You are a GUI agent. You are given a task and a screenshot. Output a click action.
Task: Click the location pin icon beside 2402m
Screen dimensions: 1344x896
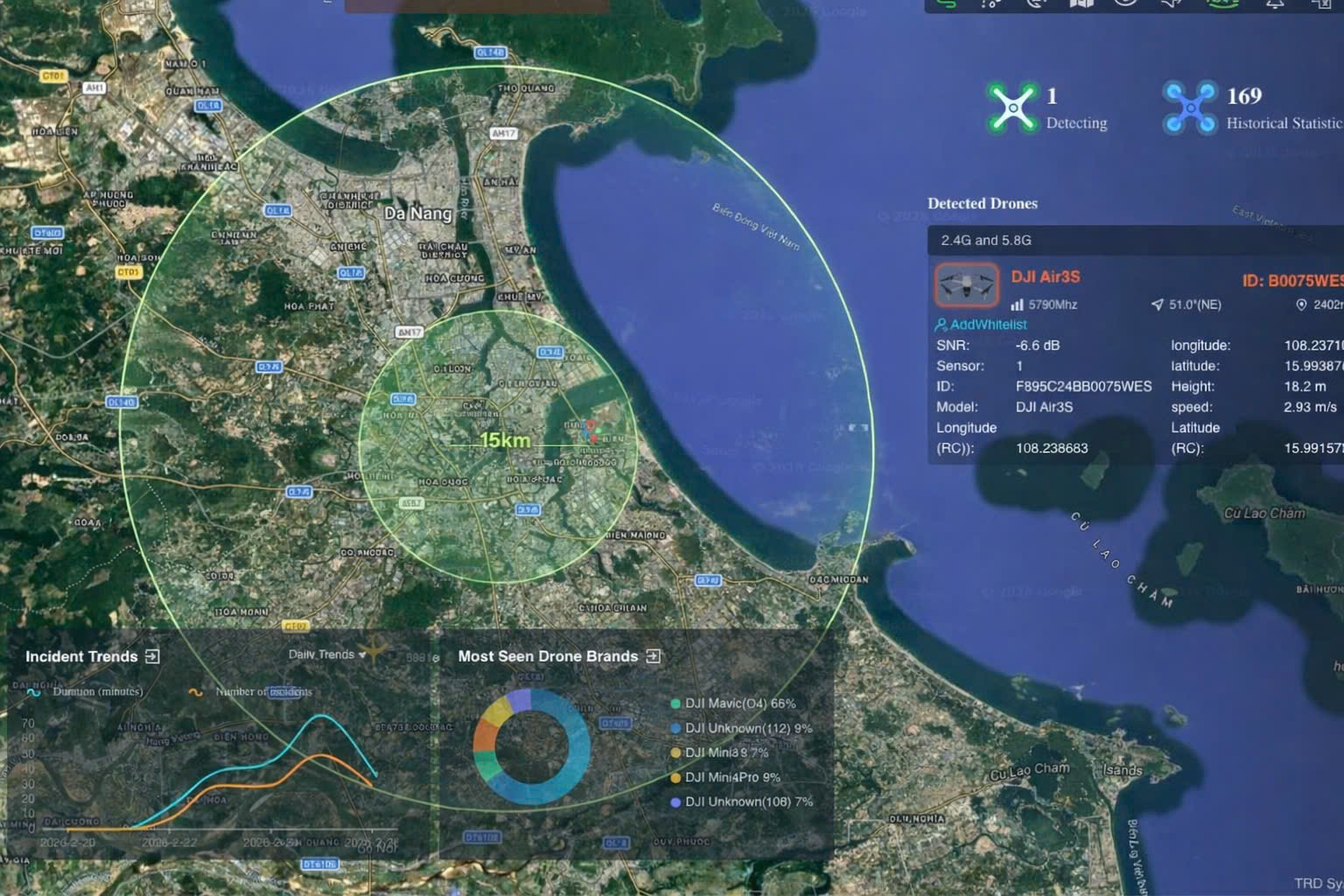coord(1303,304)
